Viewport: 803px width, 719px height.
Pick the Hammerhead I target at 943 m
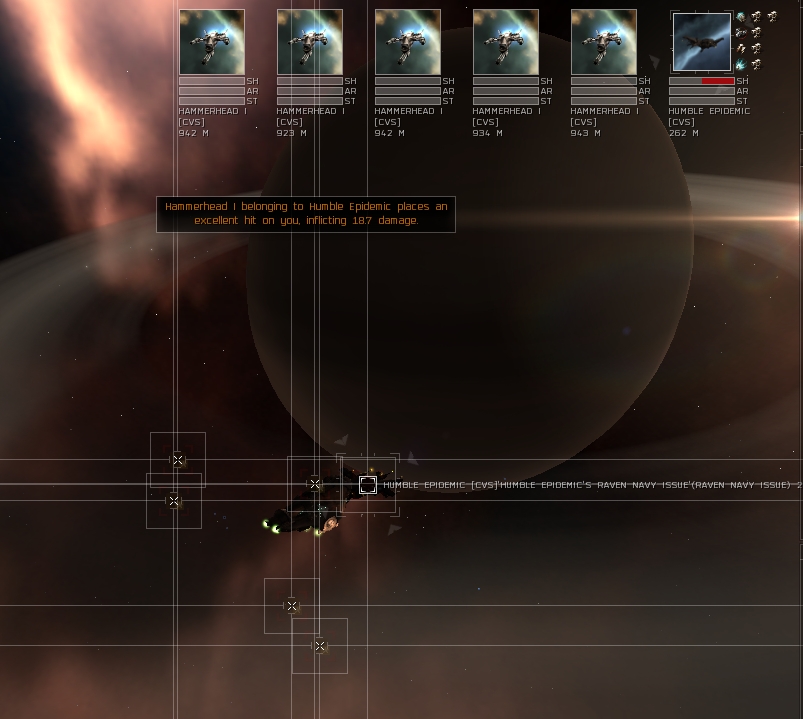604,42
